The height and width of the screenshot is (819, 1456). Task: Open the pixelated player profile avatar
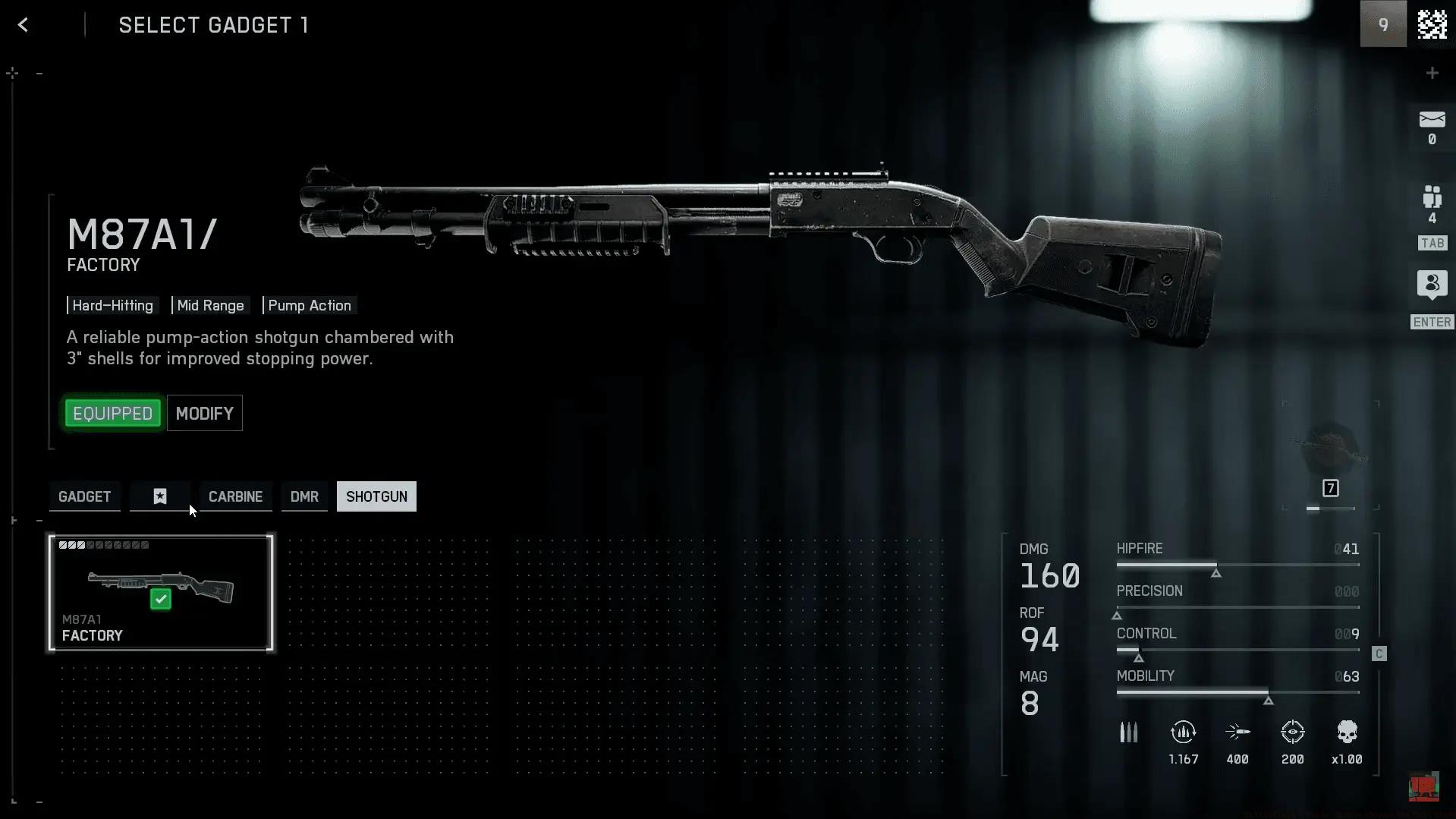click(1432, 25)
